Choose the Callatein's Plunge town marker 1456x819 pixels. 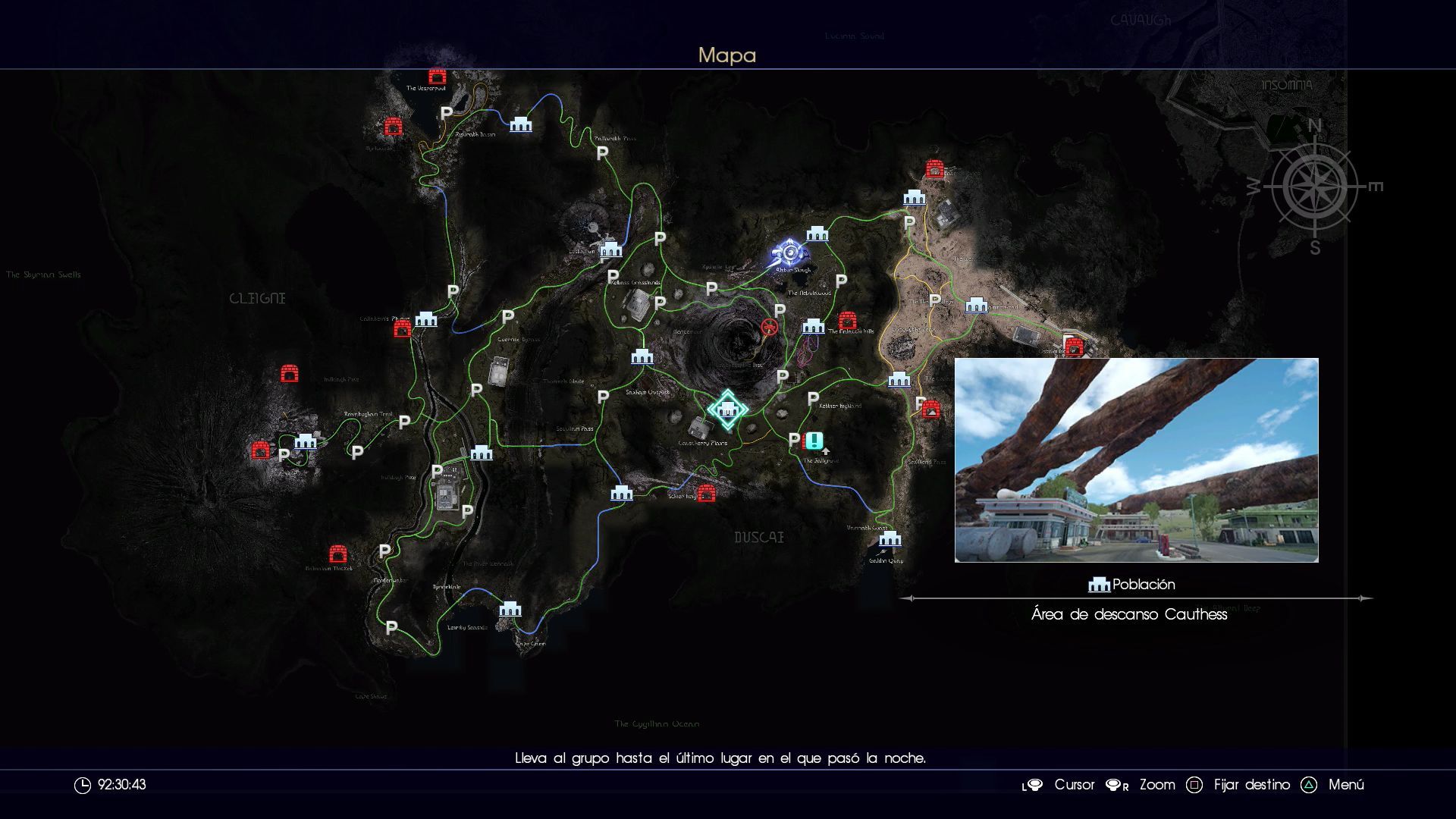(x=426, y=319)
